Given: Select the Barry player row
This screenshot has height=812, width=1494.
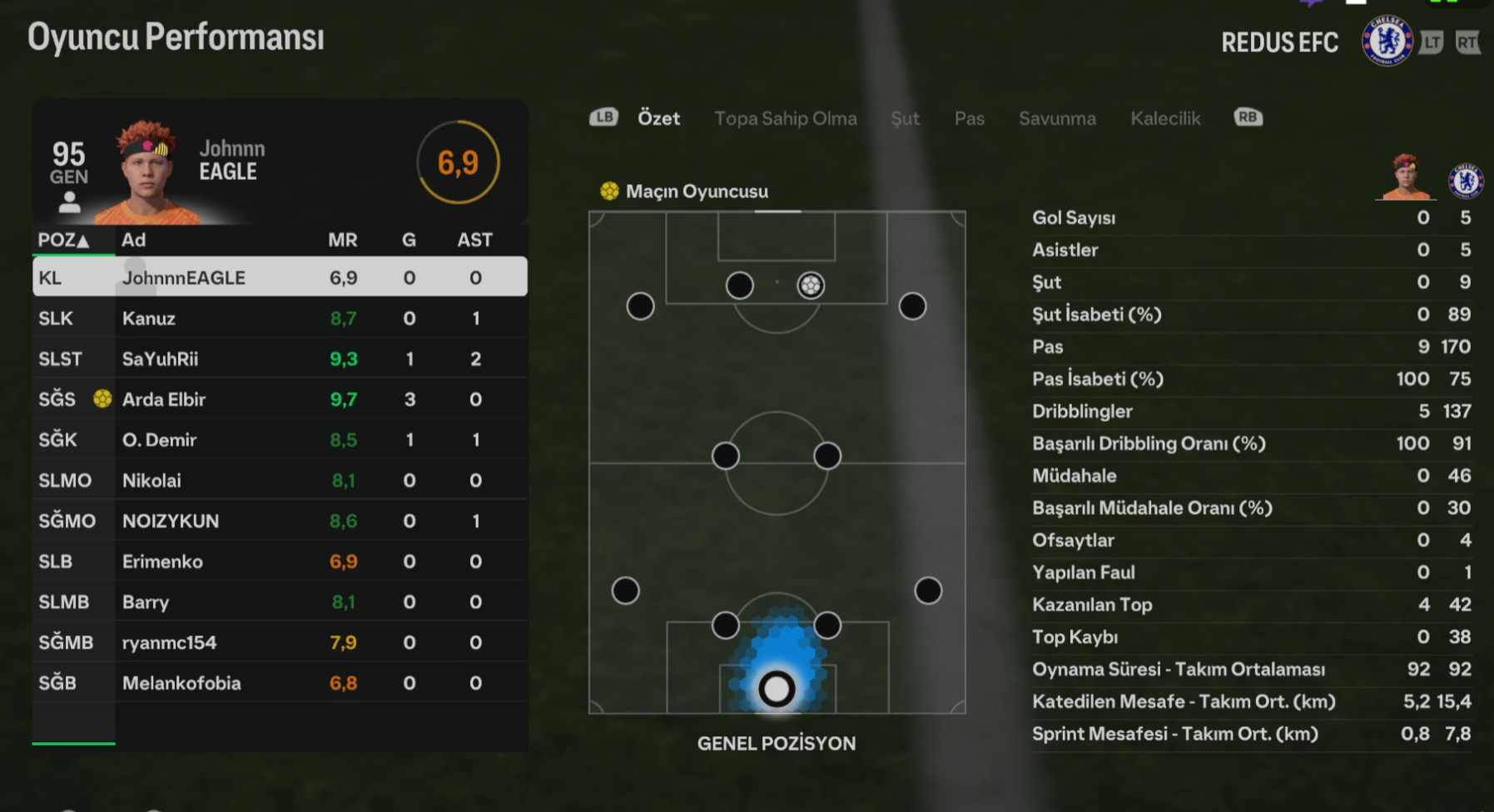Looking at the screenshot, I should [280, 602].
